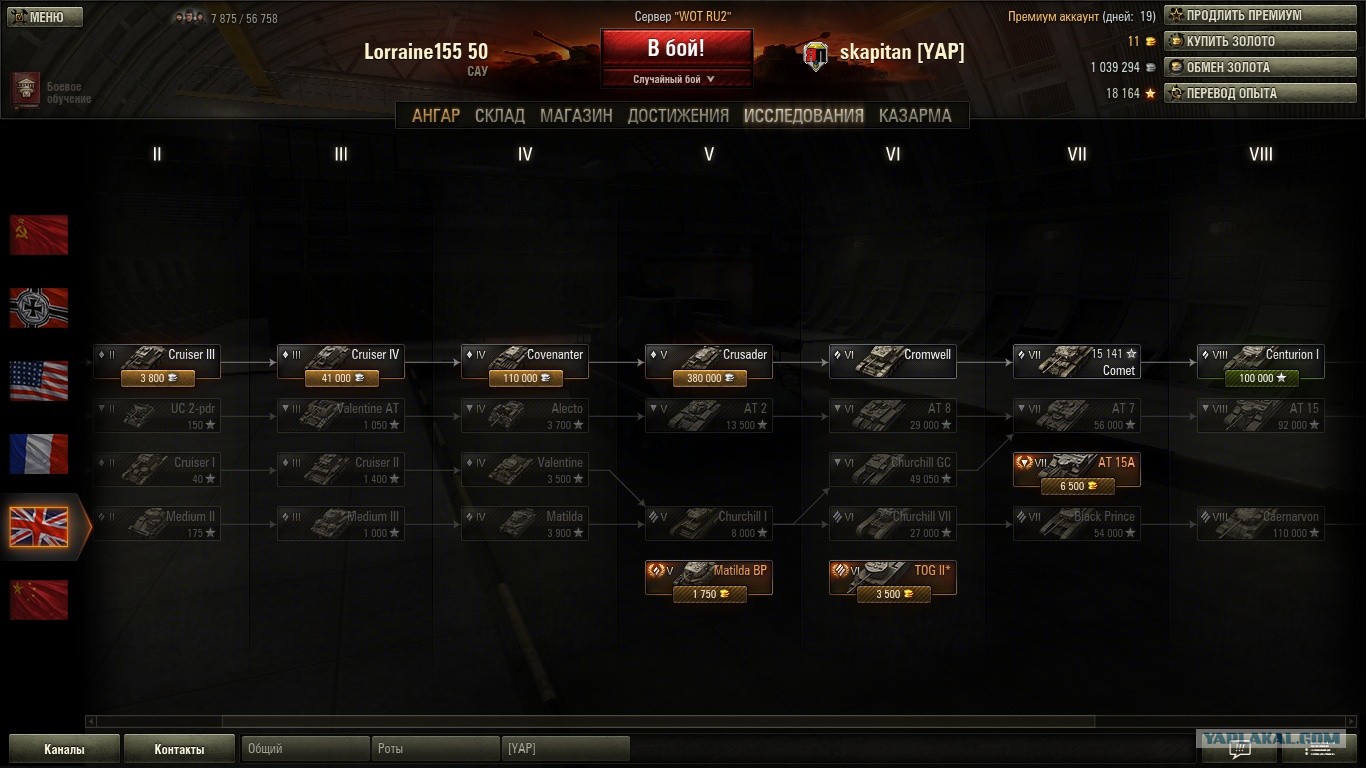Switch to the СКЛАД tab
Viewport: 1366px width, 768px height.
[500, 116]
